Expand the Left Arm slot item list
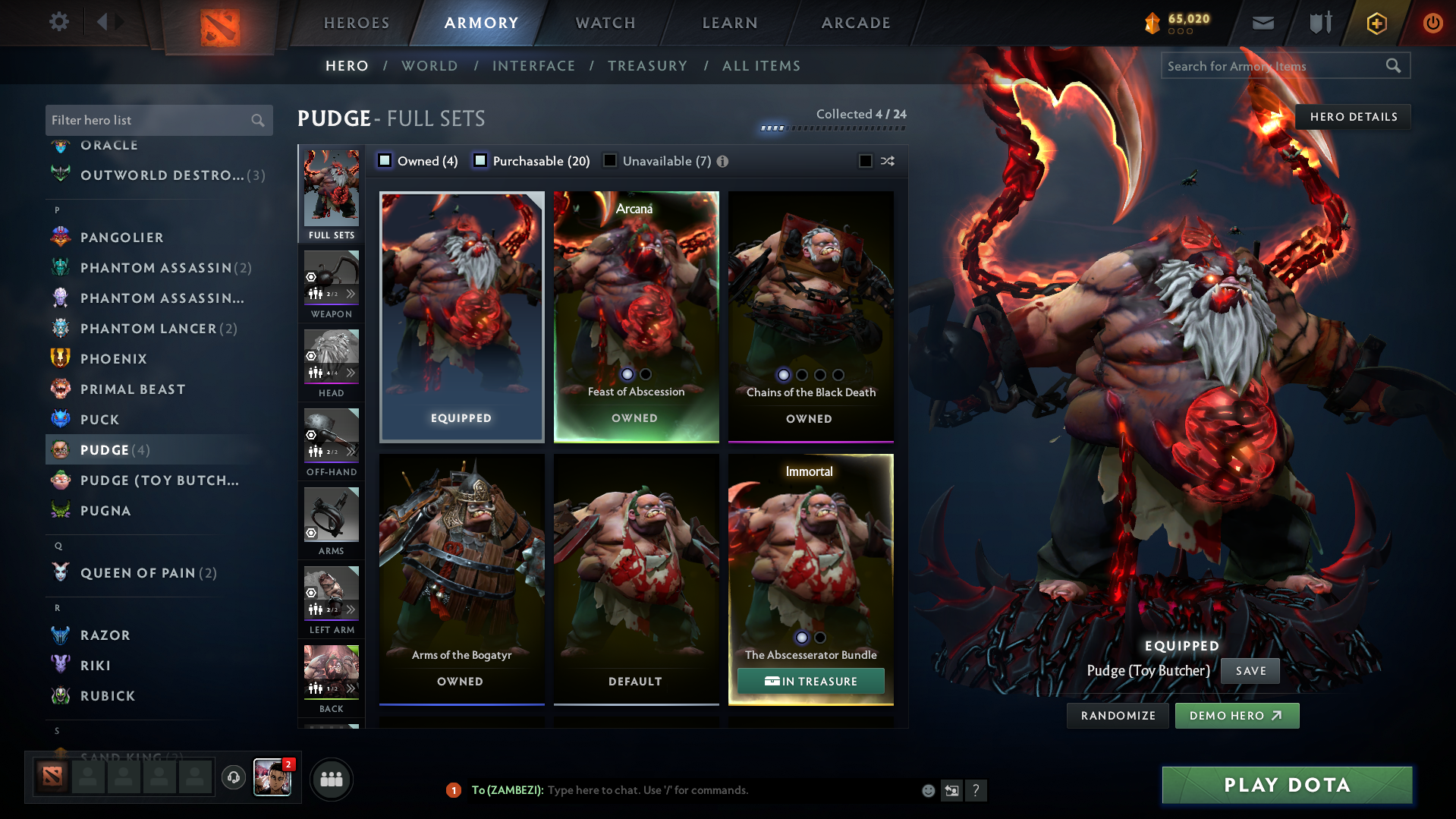The image size is (1456, 819). point(351,608)
